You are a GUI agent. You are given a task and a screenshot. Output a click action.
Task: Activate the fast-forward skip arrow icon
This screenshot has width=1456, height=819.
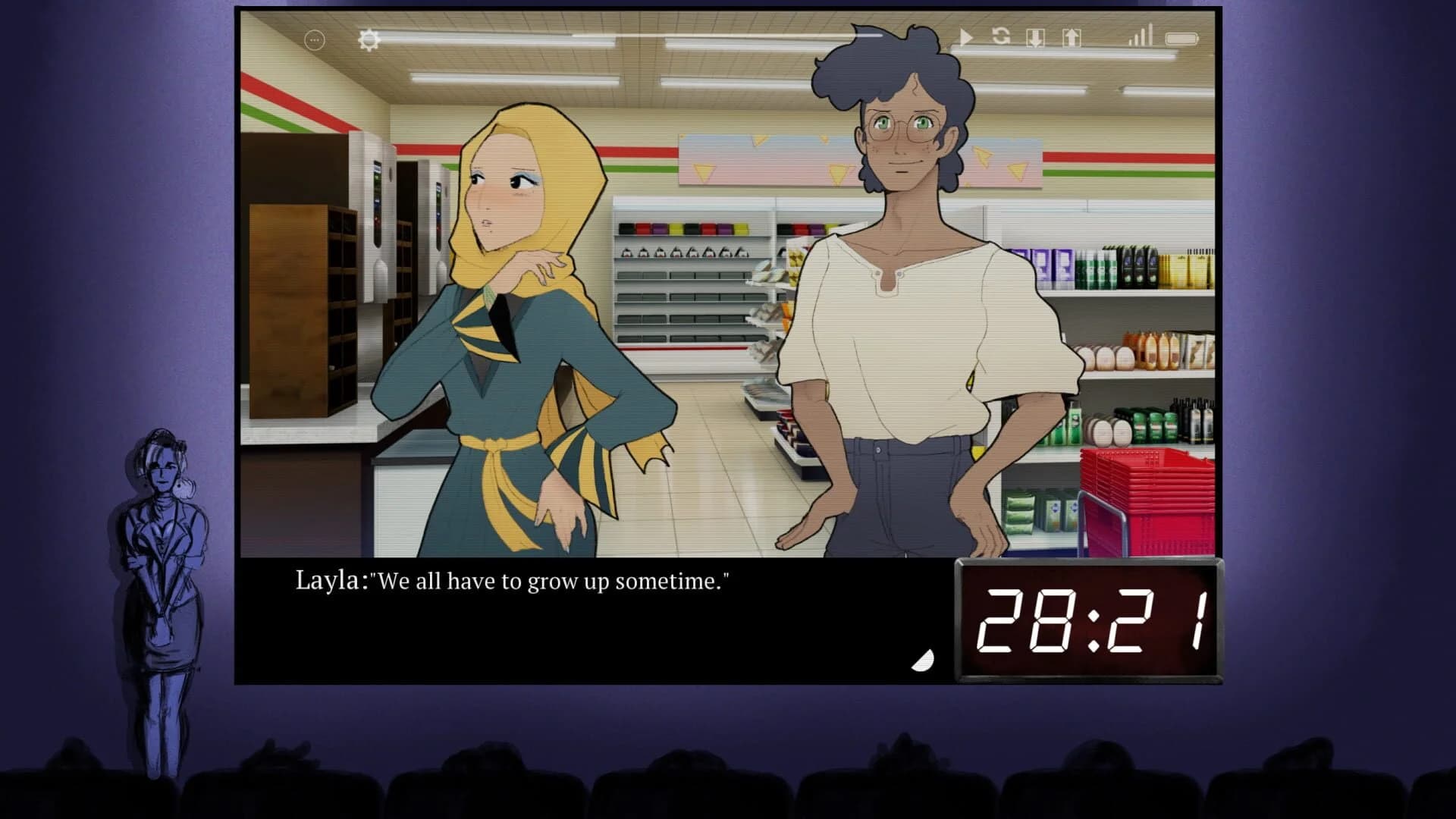point(965,38)
